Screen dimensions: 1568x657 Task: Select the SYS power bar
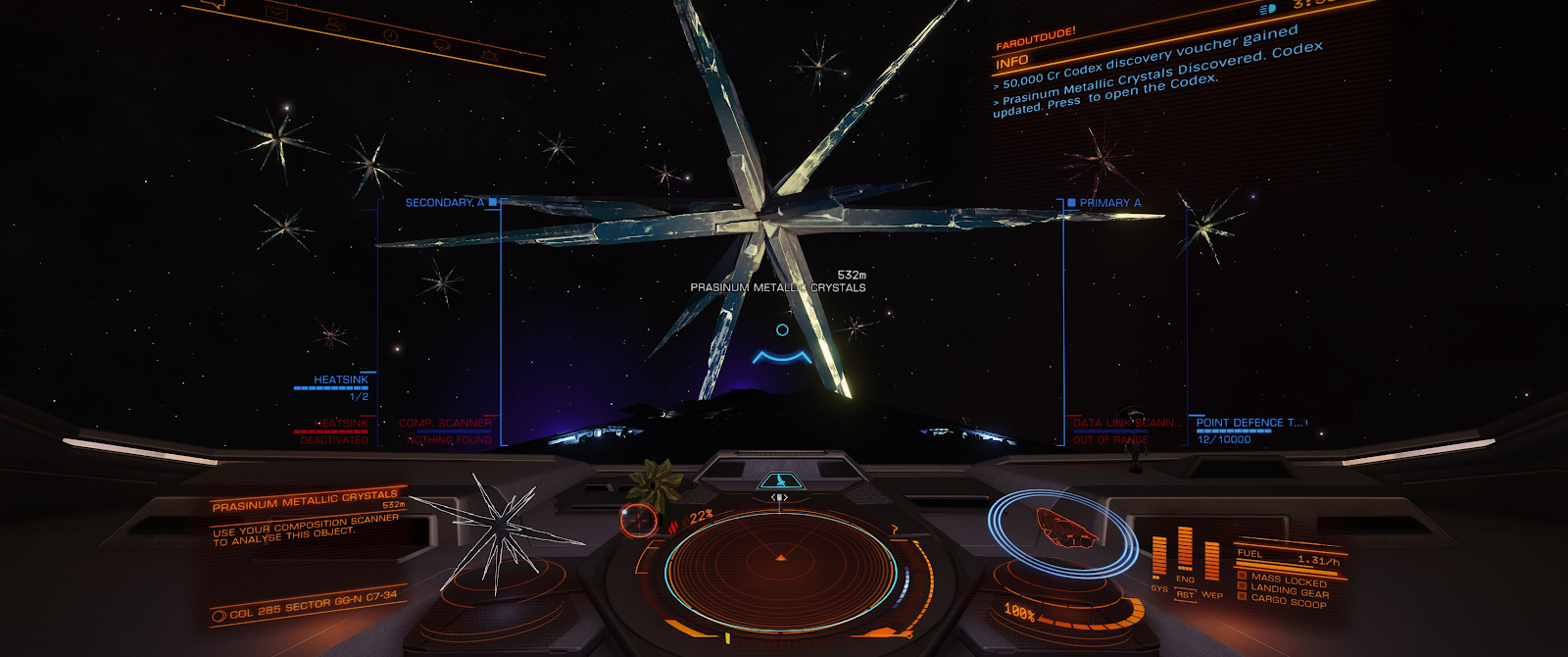tap(1159, 557)
